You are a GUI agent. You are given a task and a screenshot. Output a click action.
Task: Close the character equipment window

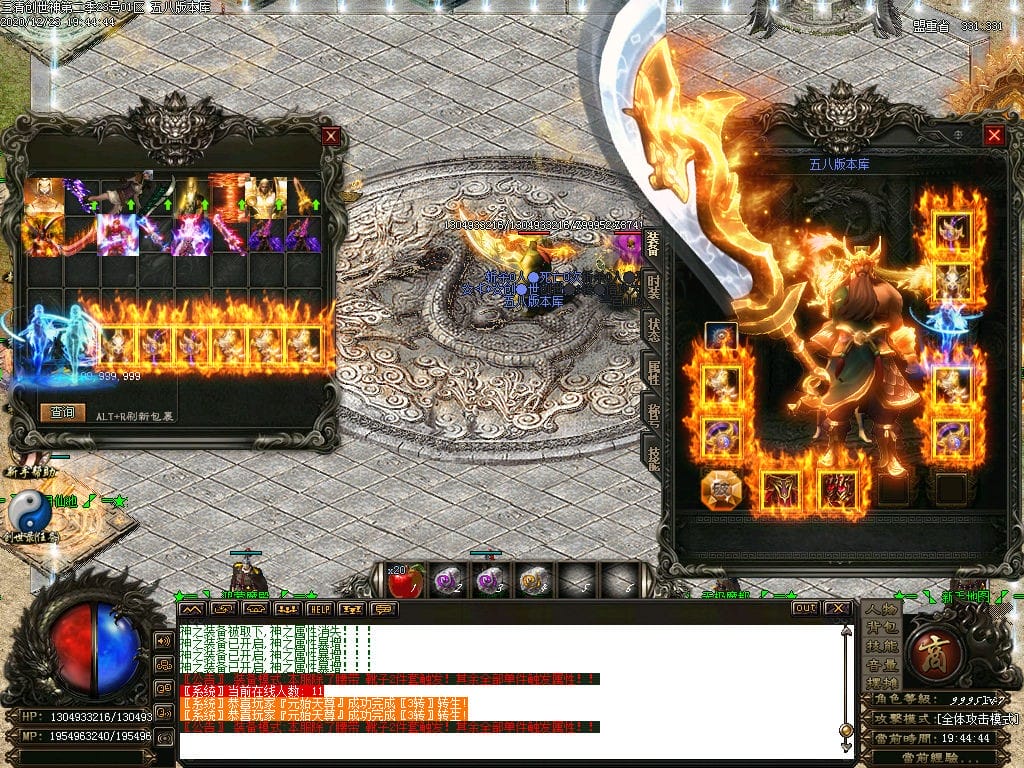point(993,136)
